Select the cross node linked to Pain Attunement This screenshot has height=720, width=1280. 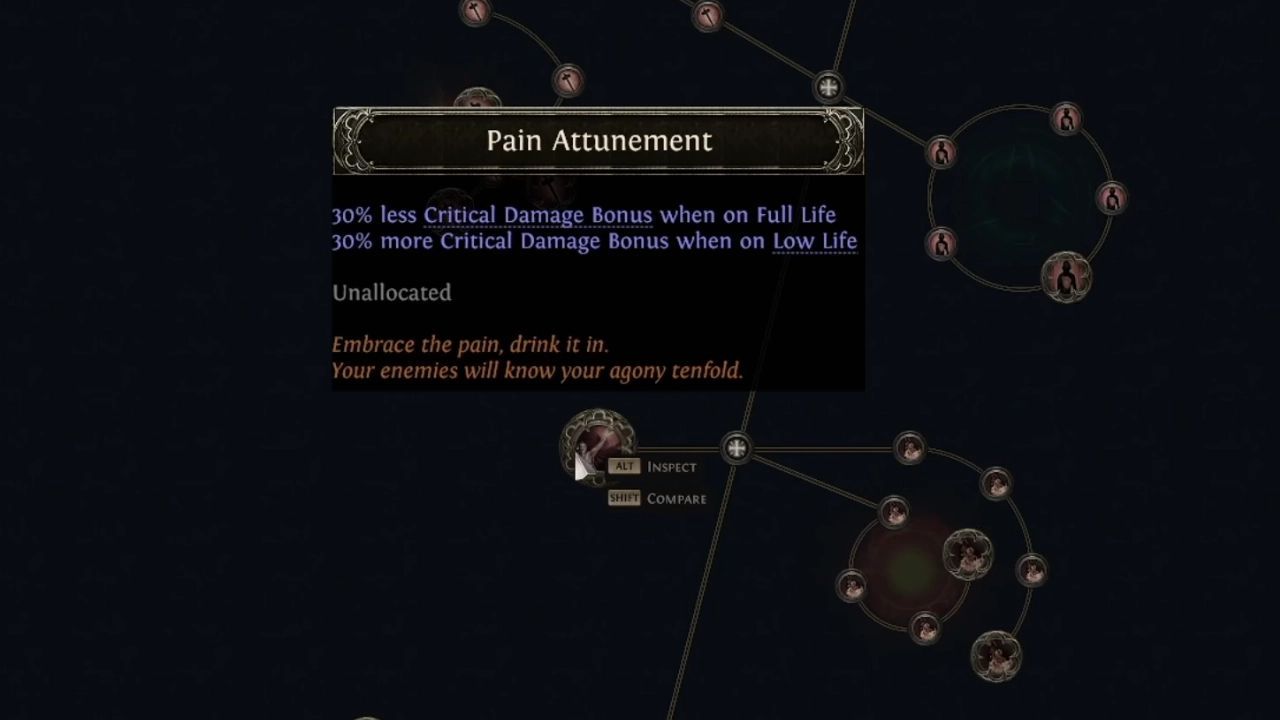(736, 448)
